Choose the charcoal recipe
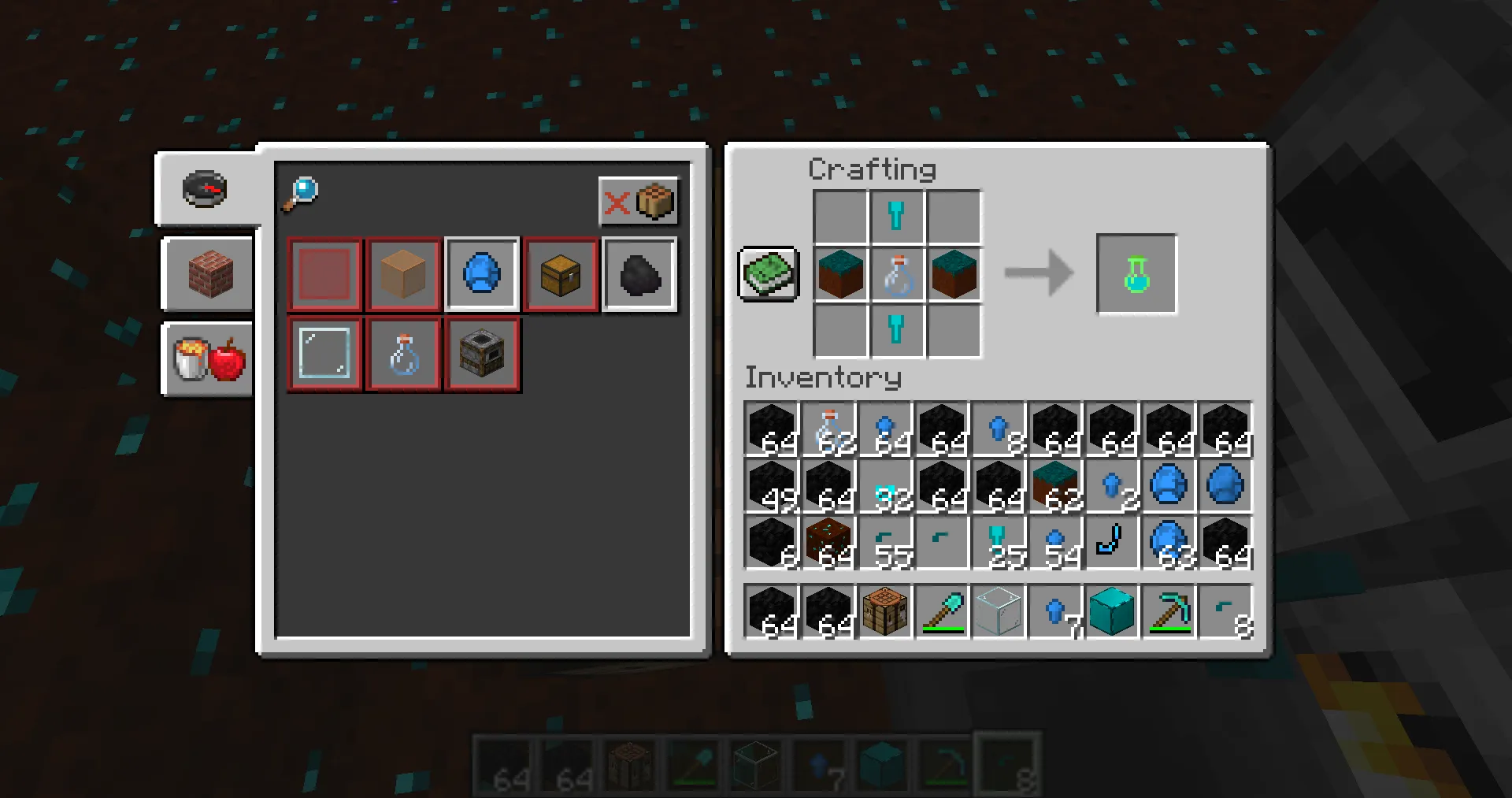The width and height of the screenshot is (1512, 798). [x=639, y=274]
